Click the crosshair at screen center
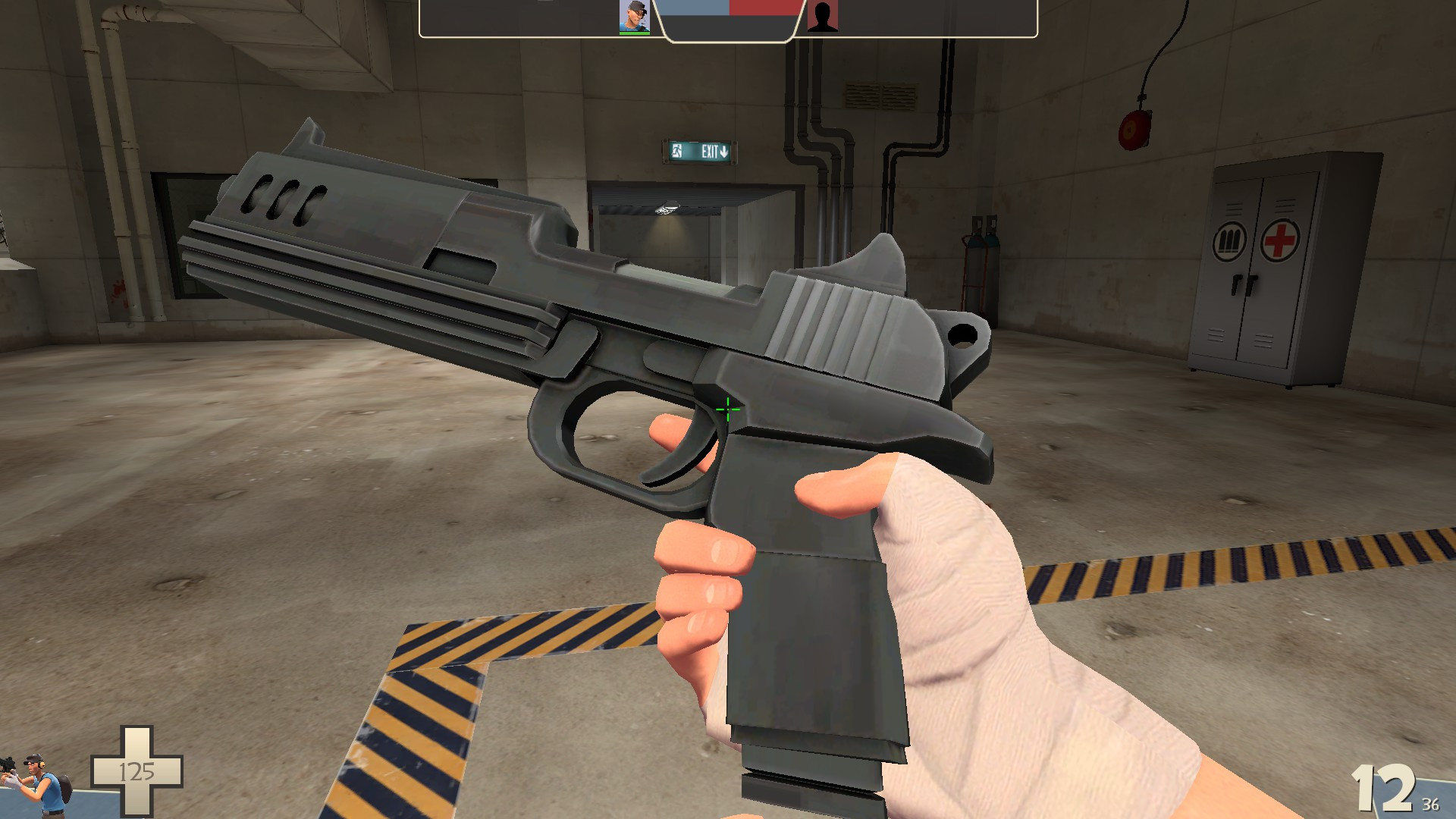The height and width of the screenshot is (819, 1456). [x=727, y=409]
